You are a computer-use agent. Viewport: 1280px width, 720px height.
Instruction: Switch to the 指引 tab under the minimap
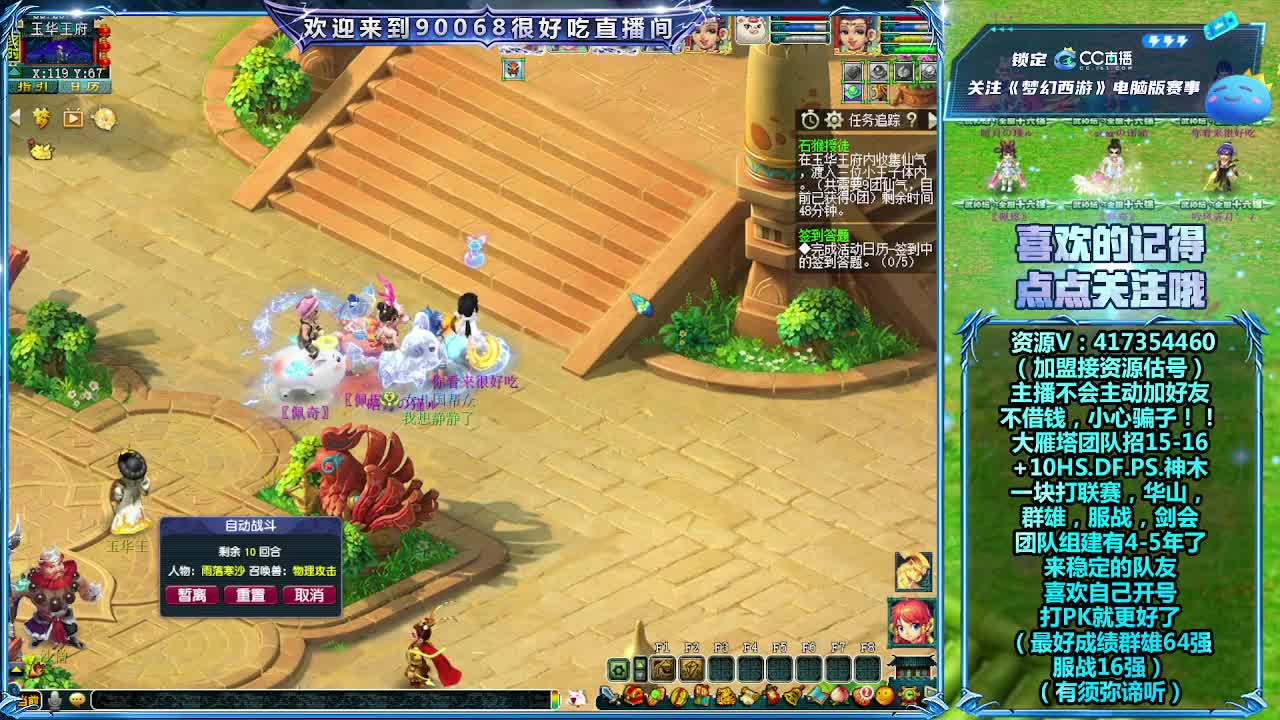point(32,86)
